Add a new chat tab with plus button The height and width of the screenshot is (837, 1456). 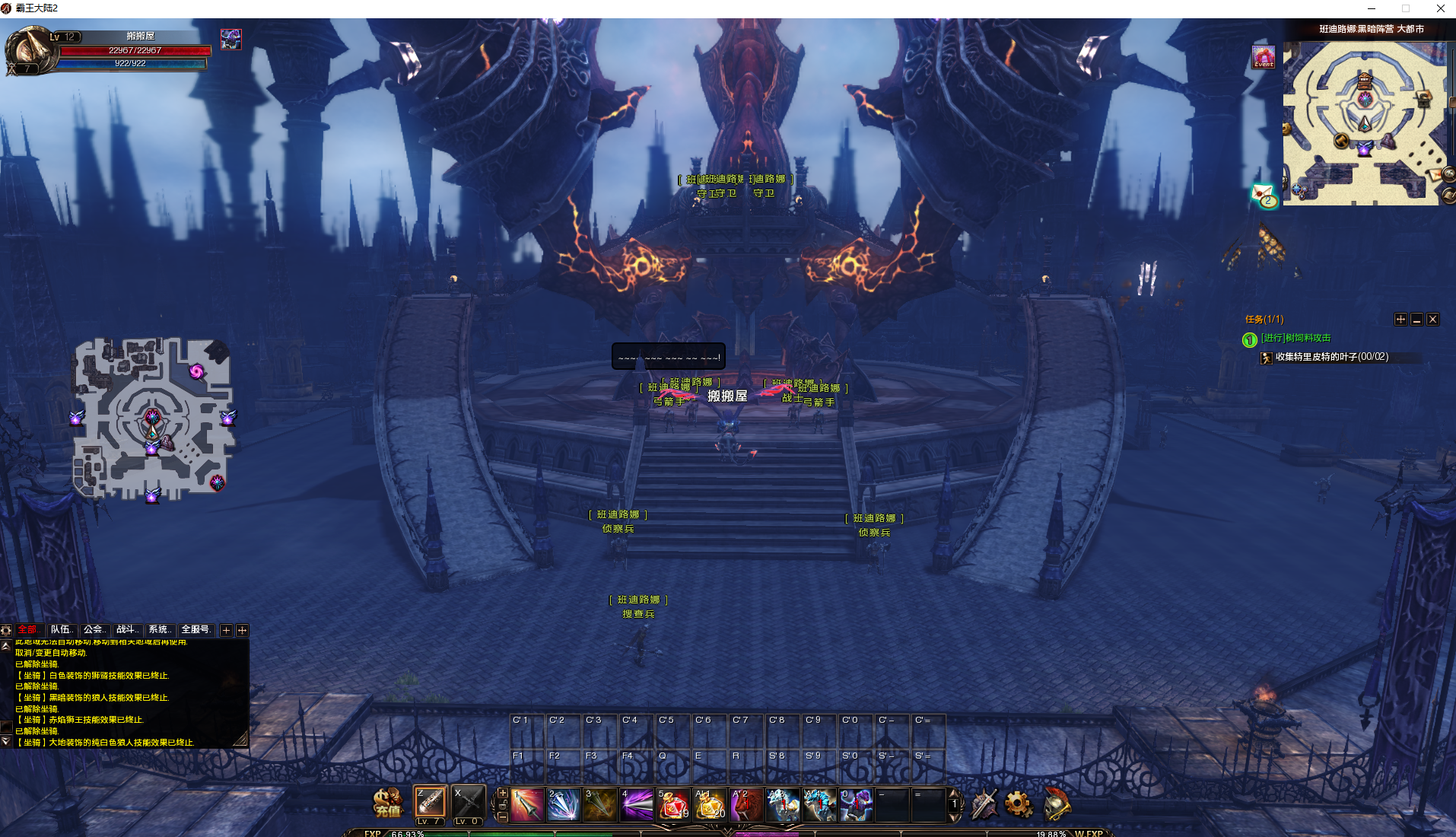(x=226, y=630)
